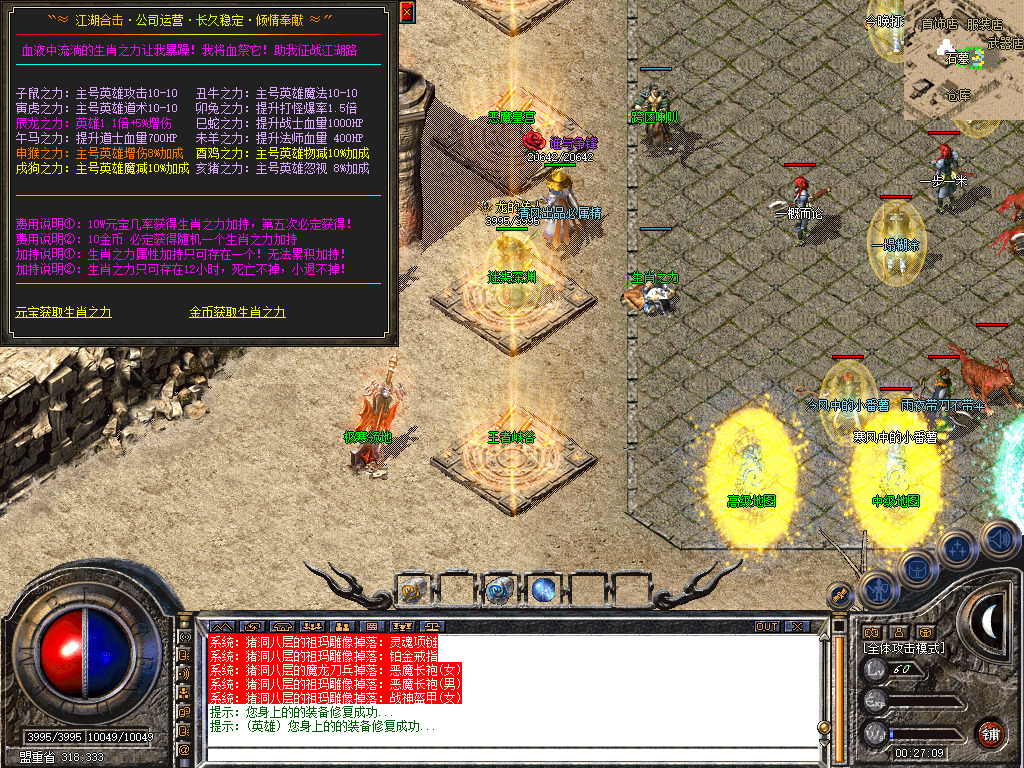Viewport: 1024px width, 768px height.
Task: Toggle sound with the speaker button
Action: coord(997,538)
